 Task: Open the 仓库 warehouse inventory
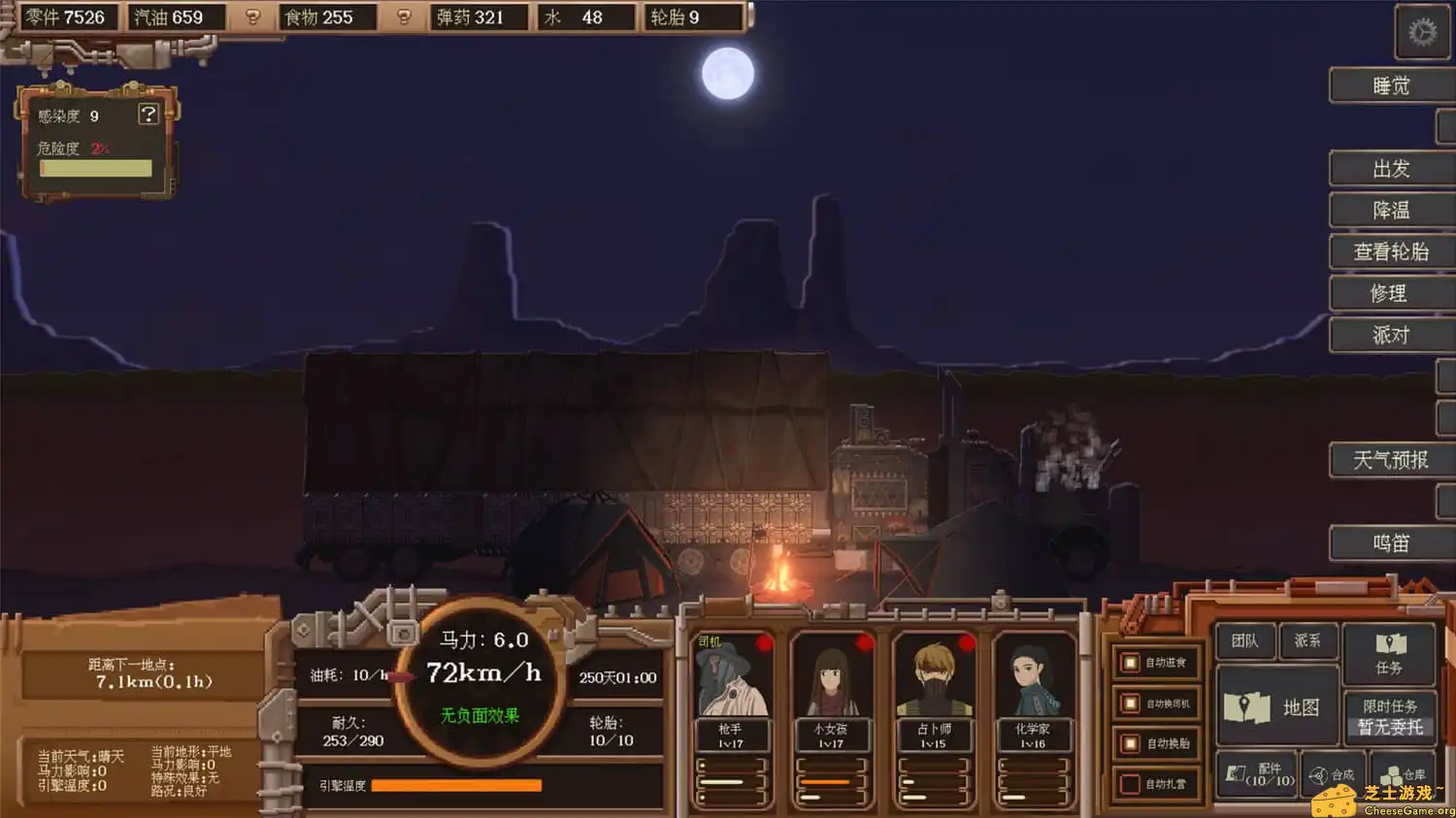point(1403,775)
